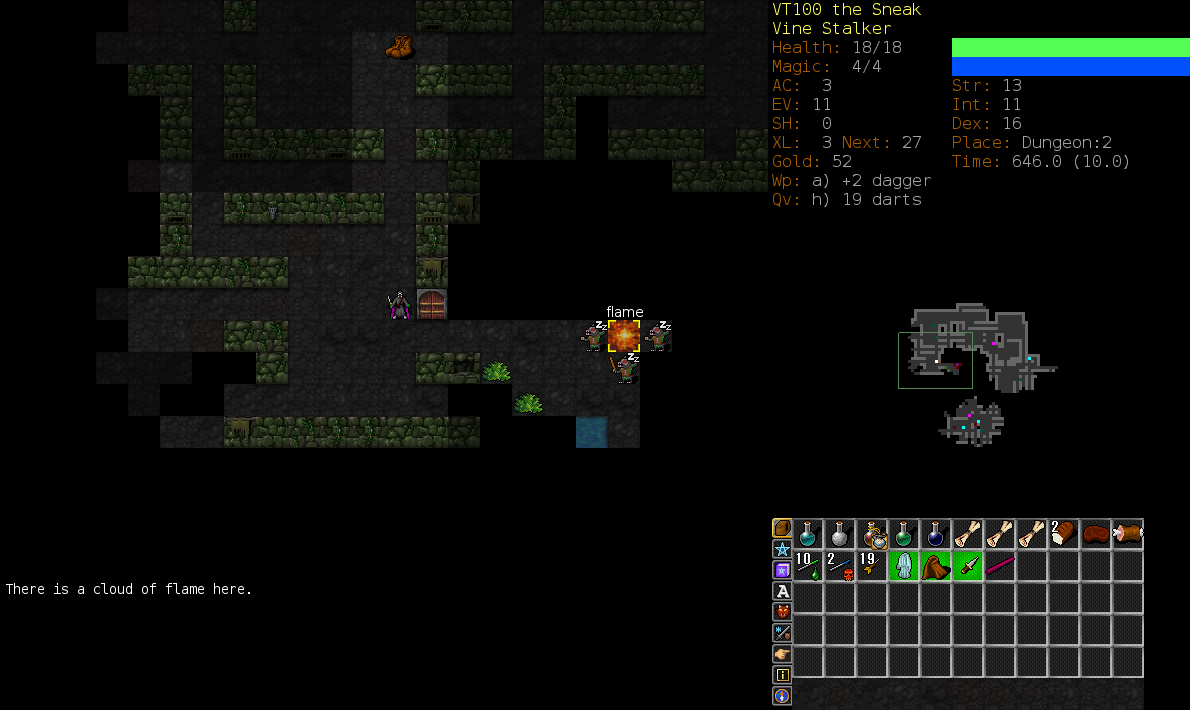Select the meat ration with bone
This screenshot has height=710, width=1190.
(x=1128, y=534)
